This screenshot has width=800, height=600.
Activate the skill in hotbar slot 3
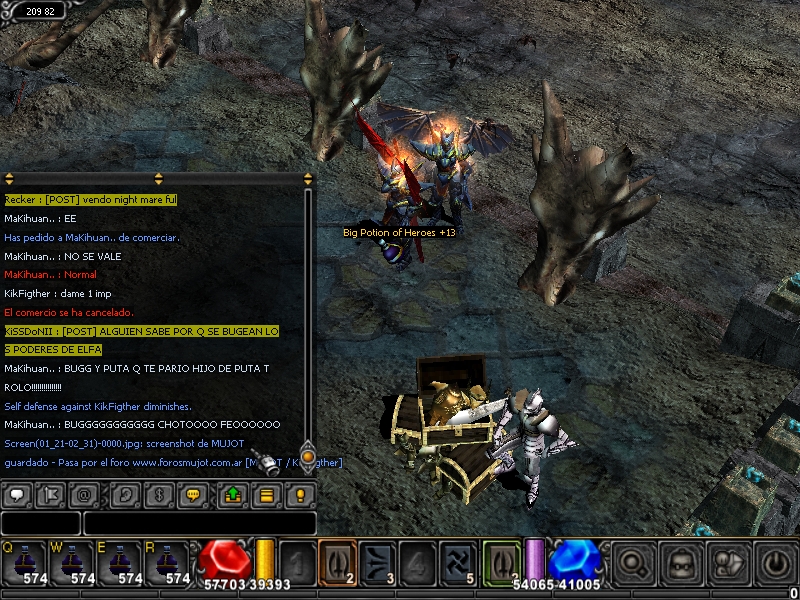[378, 561]
